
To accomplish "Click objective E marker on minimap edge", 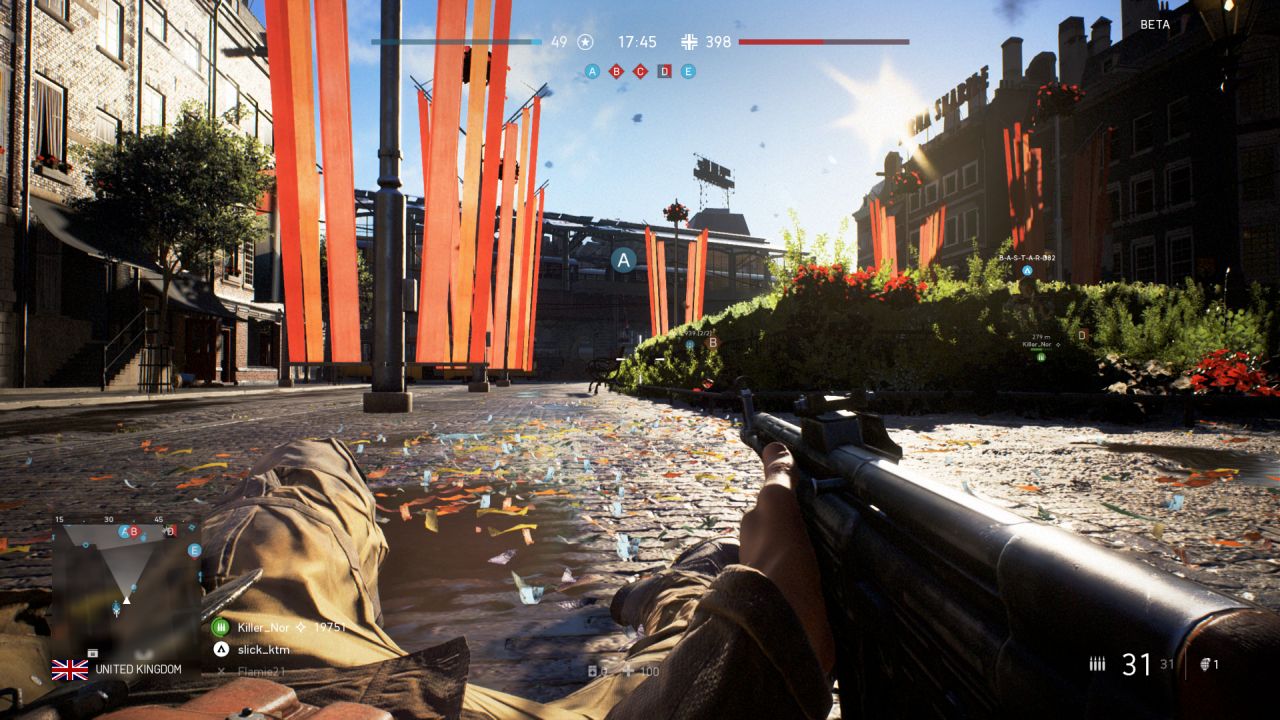I will (x=194, y=550).
